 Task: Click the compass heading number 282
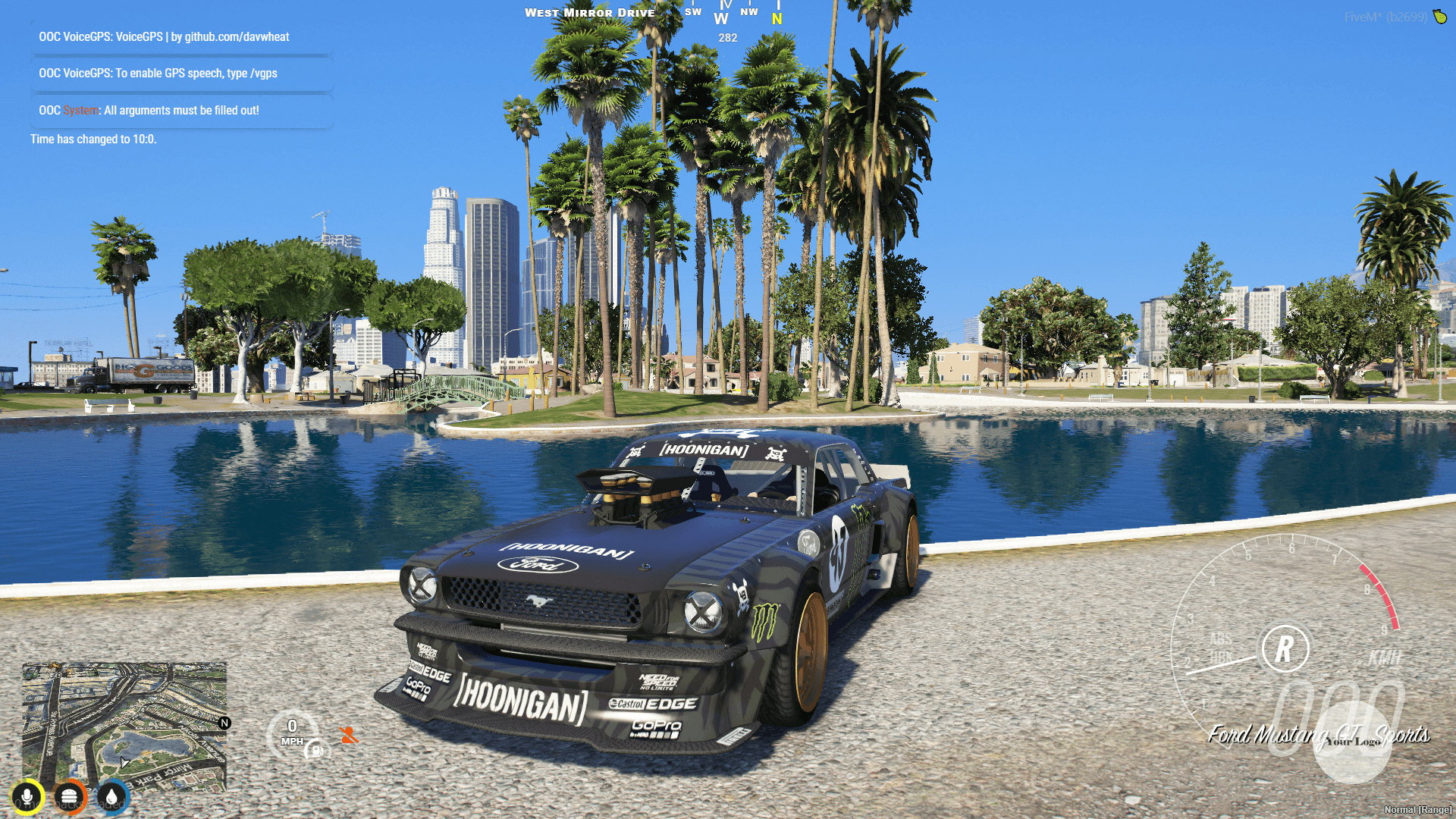pos(726,36)
